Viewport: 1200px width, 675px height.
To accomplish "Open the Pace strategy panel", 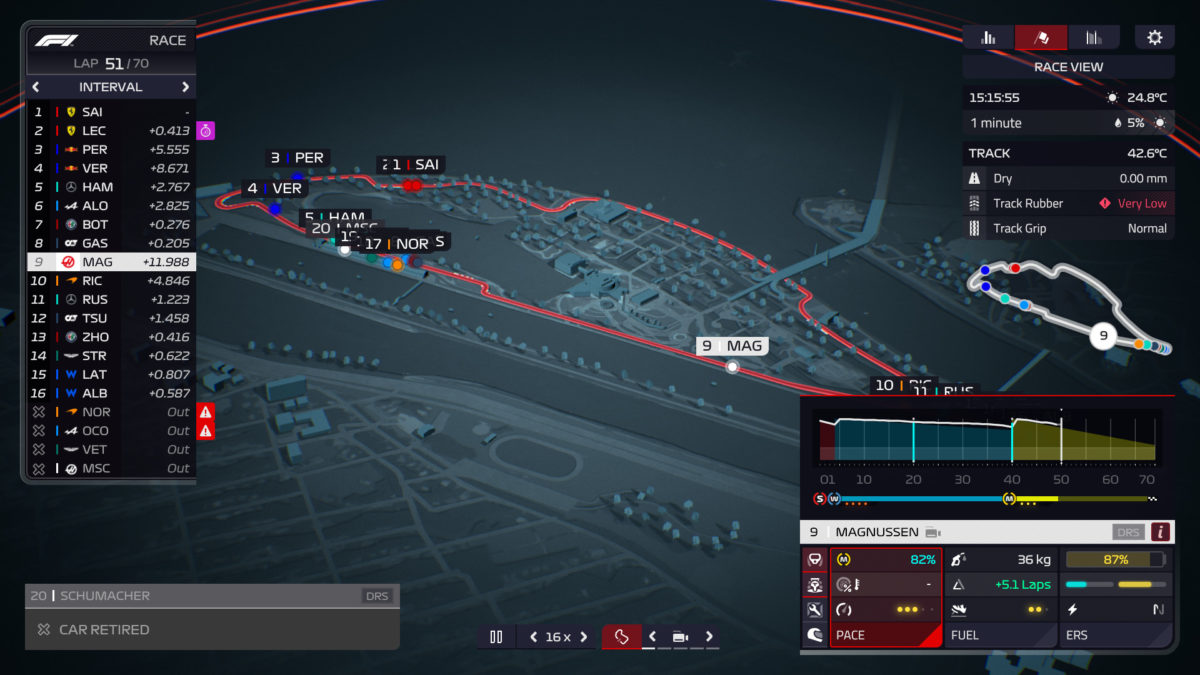I will (x=885, y=635).
